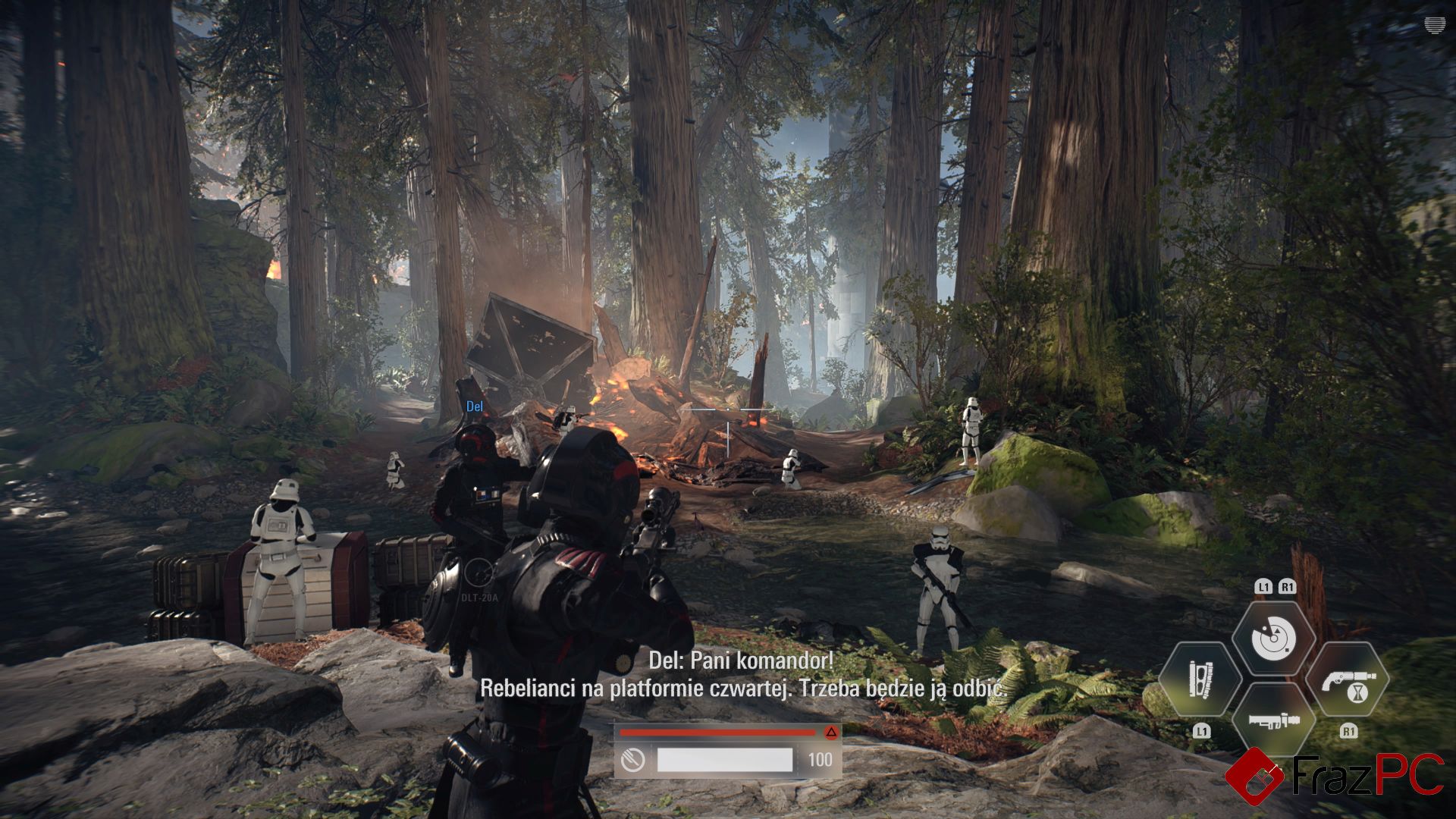Activate the pistol with hourglass ability
Viewport: 1456px width, 819px height.
tap(1348, 679)
